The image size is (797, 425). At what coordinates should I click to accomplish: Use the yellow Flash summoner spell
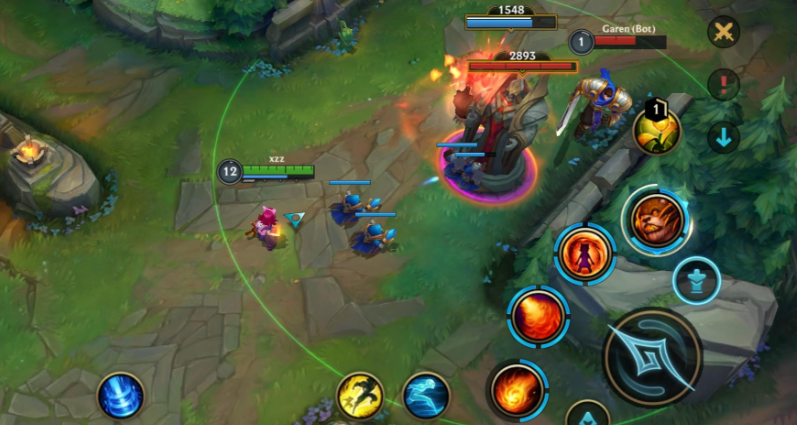(360, 396)
